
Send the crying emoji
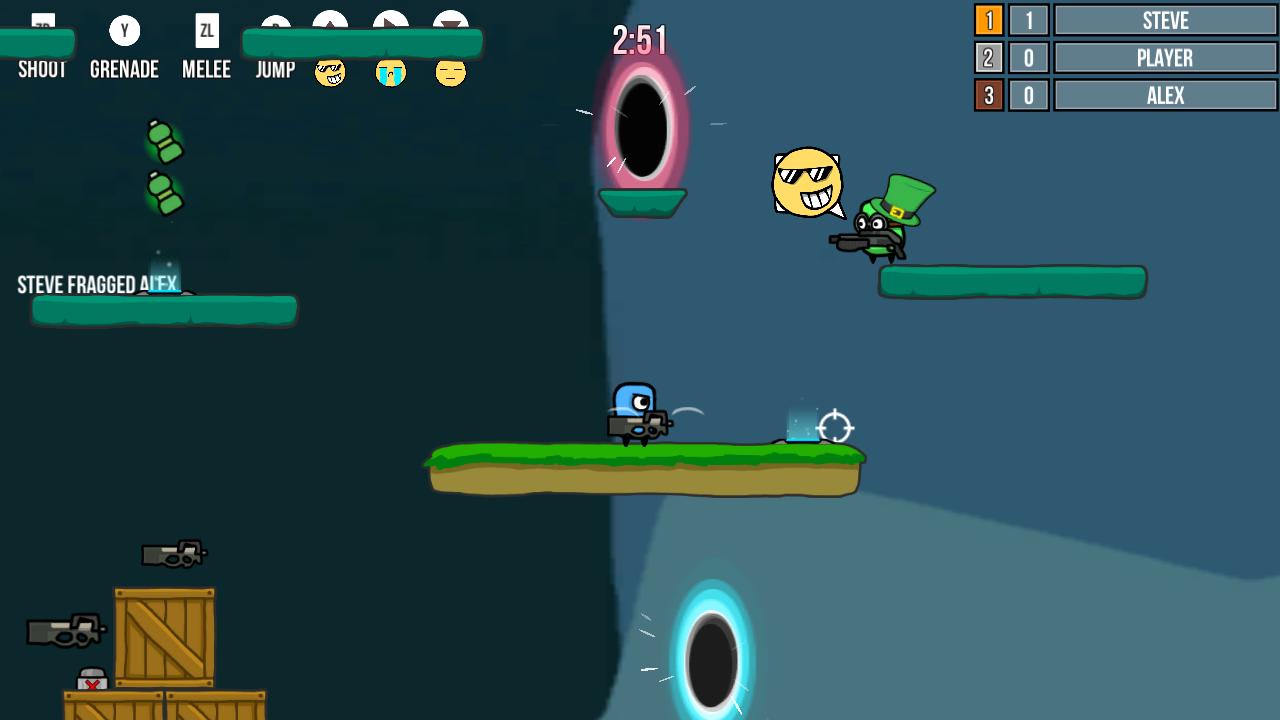tap(390, 73)
